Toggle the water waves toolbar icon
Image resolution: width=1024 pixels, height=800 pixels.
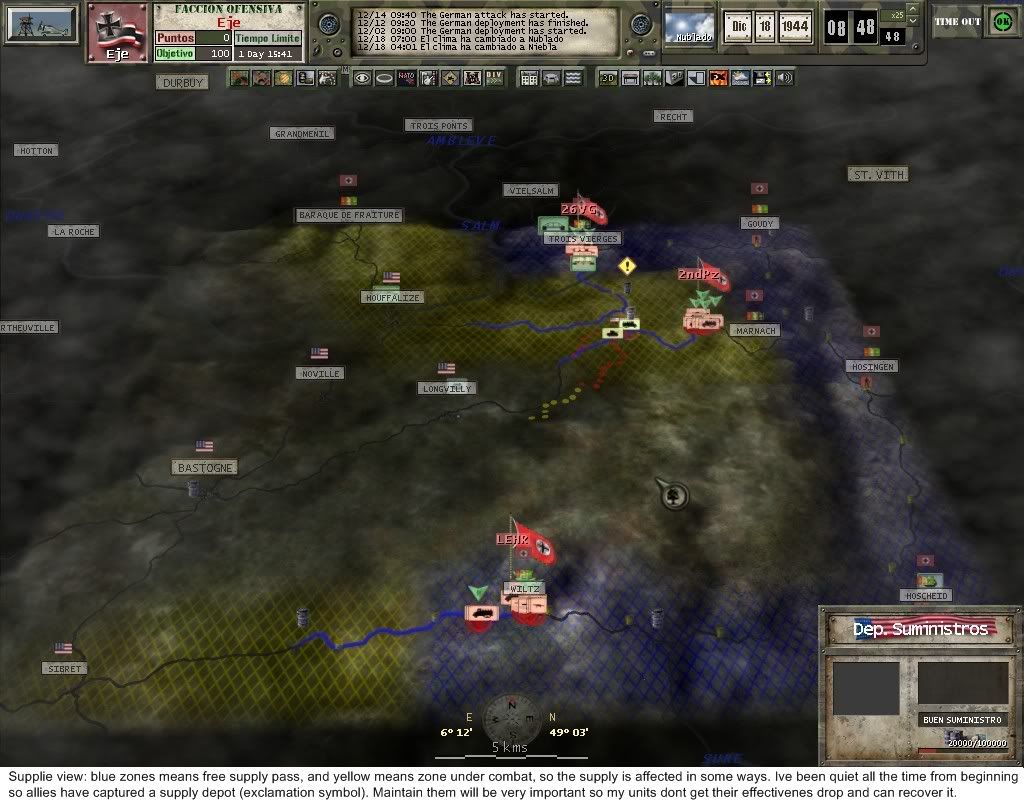(573, 78)
